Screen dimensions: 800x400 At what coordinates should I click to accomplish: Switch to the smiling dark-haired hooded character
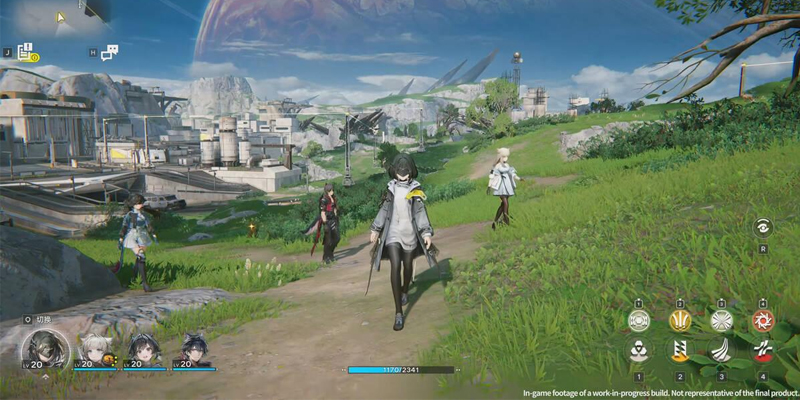142,348
